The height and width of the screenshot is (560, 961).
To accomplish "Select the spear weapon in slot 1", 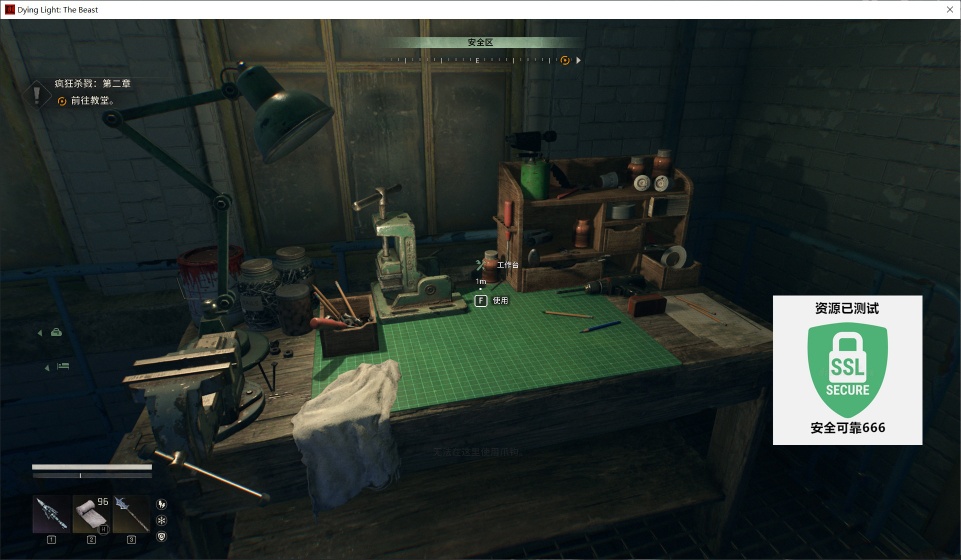I will point(51,514).
